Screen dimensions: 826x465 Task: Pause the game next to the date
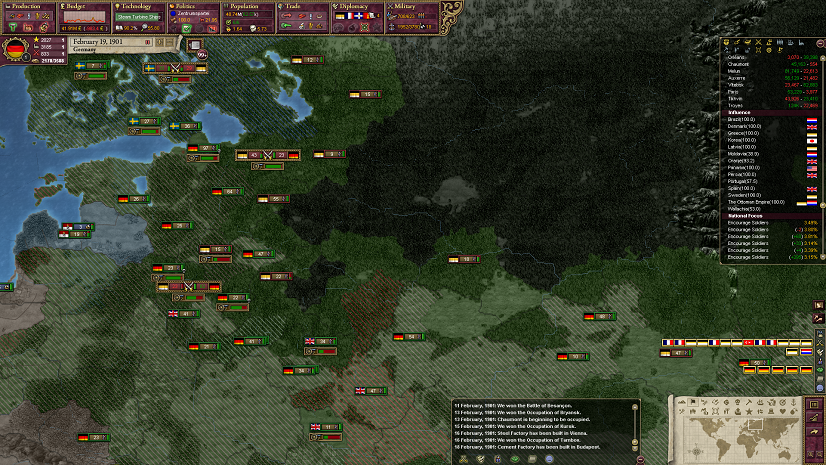point(148,42)
